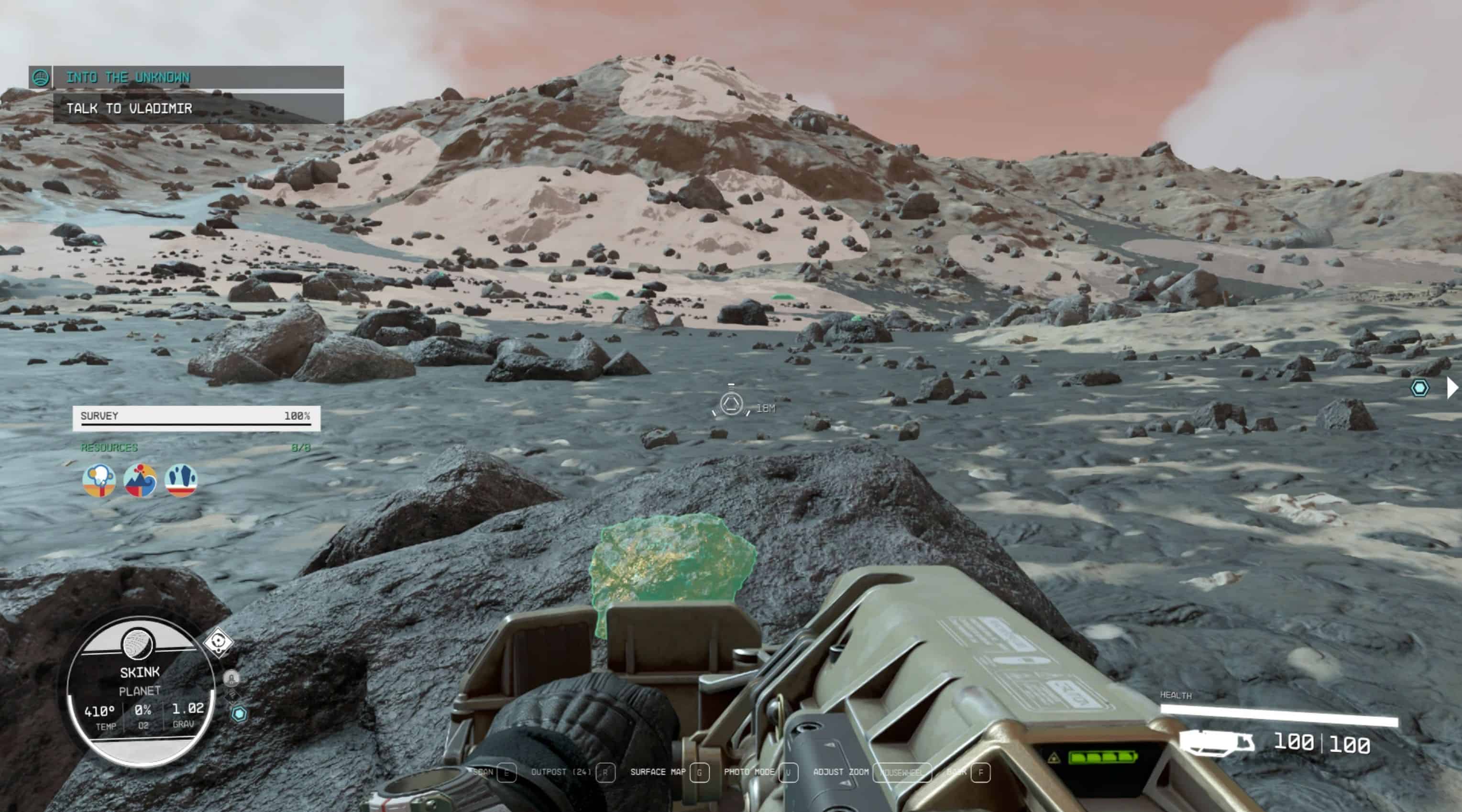
Task: Click the Survey progress panel
Action: tap(196, 418)
